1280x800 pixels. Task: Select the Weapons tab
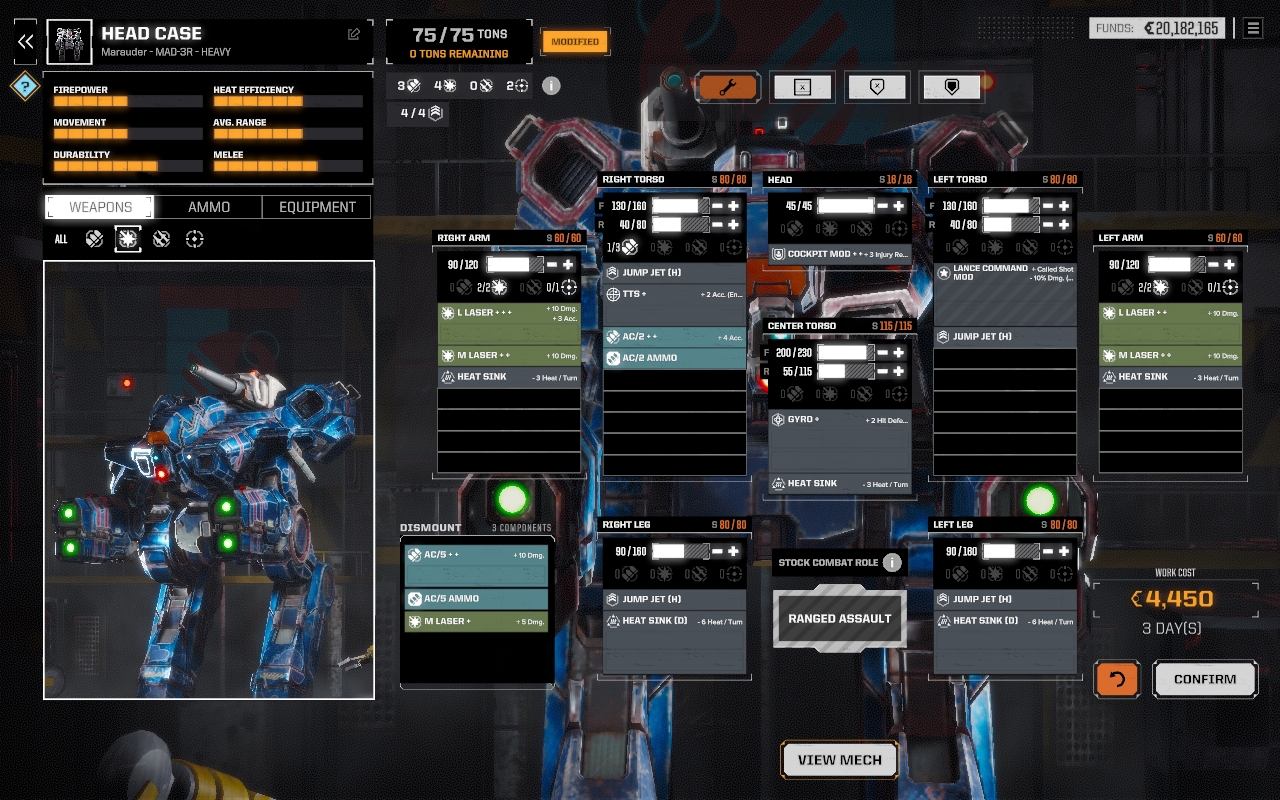[x=100, y=207]
